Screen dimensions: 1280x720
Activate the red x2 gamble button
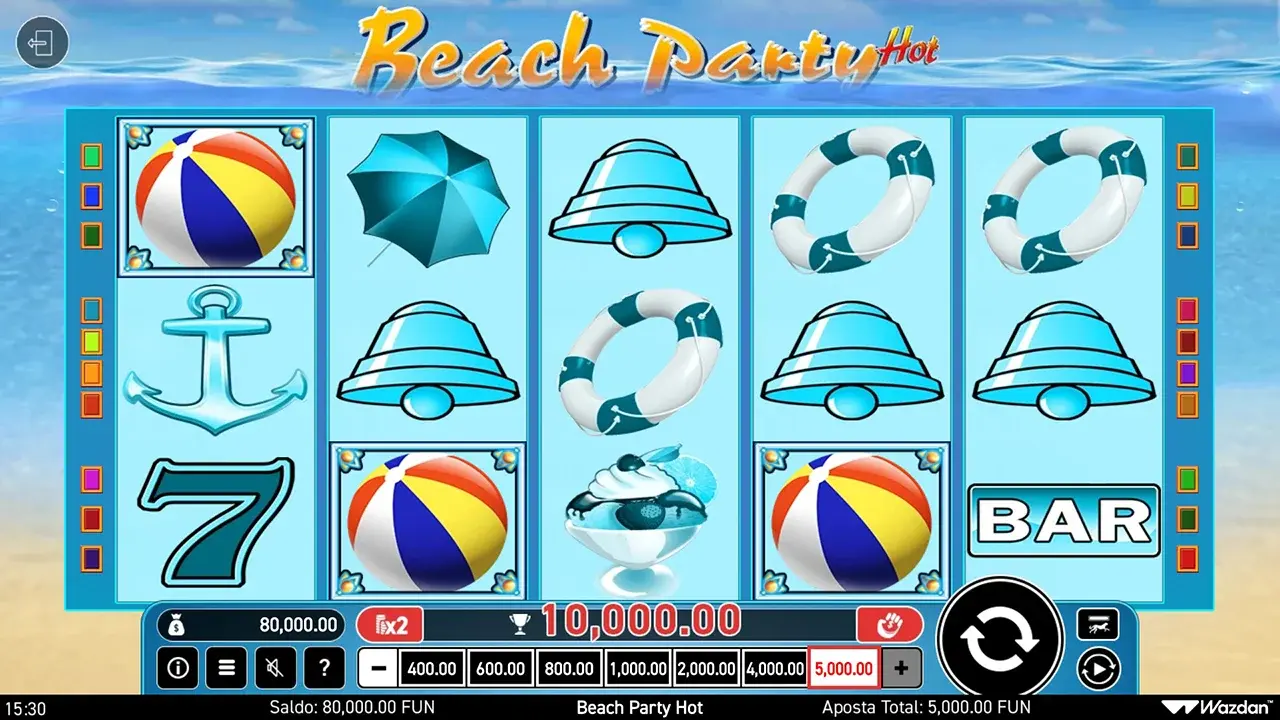[390, 626]
